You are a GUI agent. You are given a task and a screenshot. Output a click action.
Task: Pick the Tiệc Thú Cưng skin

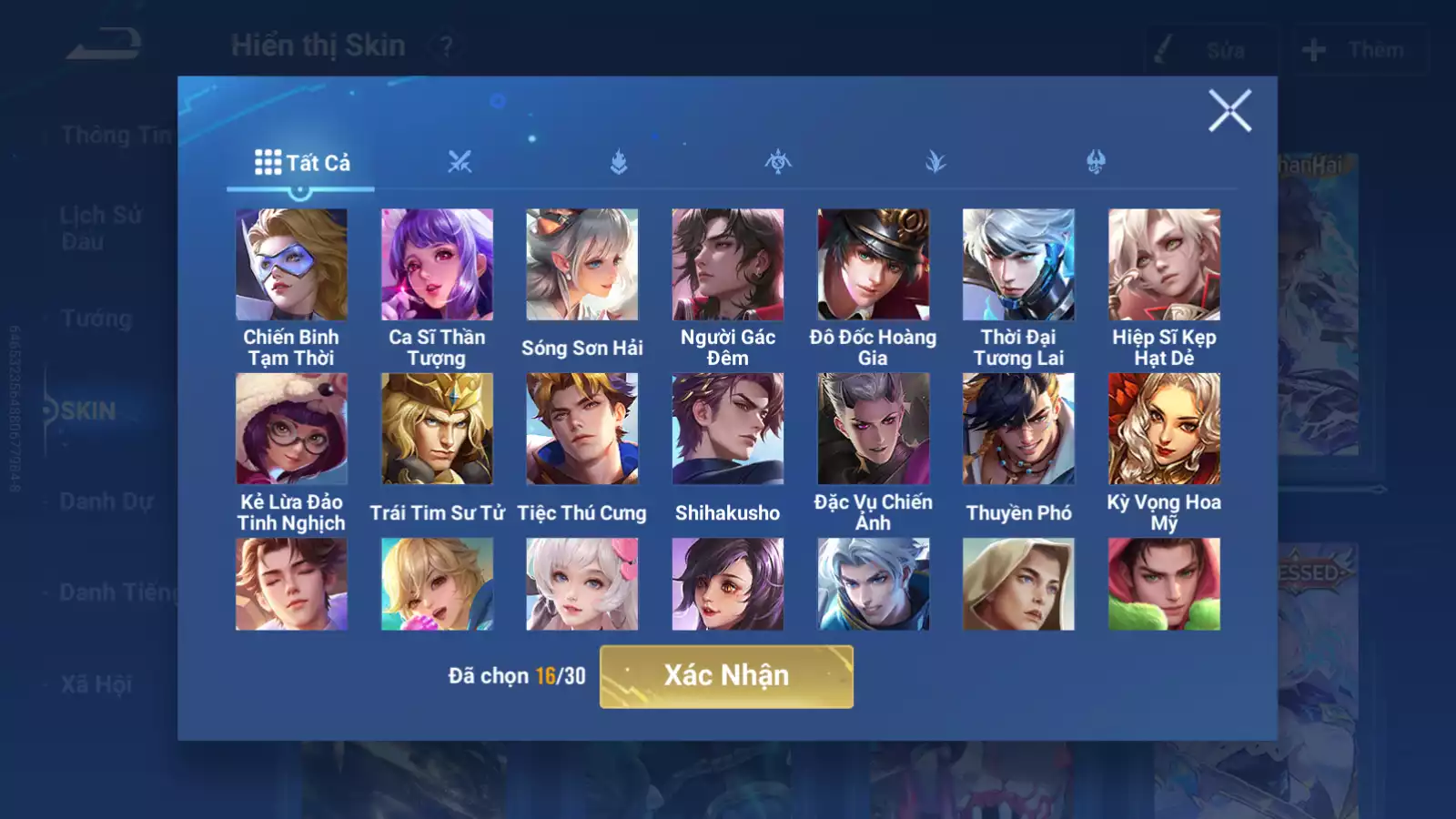point(582,429)
